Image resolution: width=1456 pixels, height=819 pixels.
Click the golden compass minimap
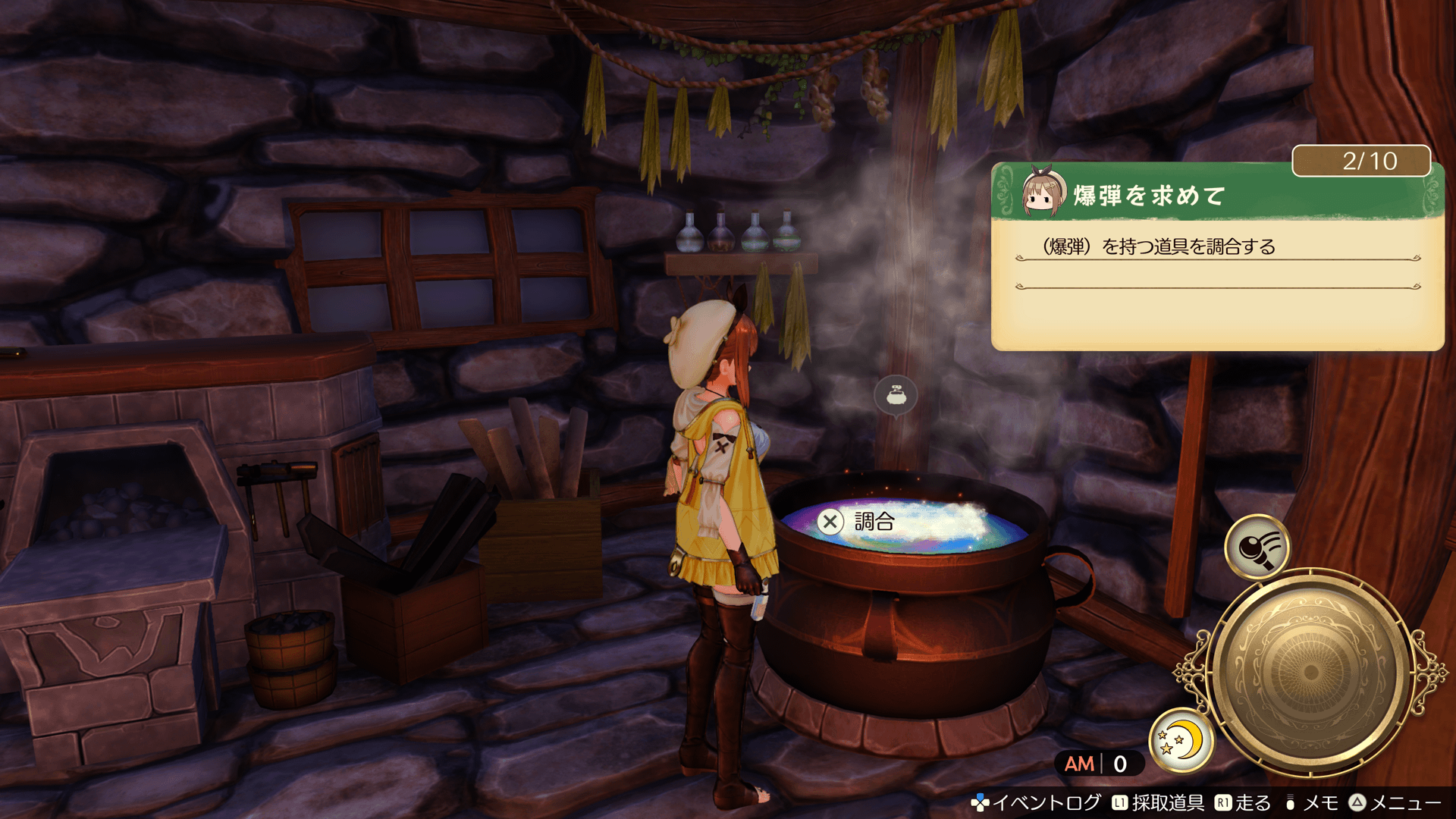(x=1310, y=672)
